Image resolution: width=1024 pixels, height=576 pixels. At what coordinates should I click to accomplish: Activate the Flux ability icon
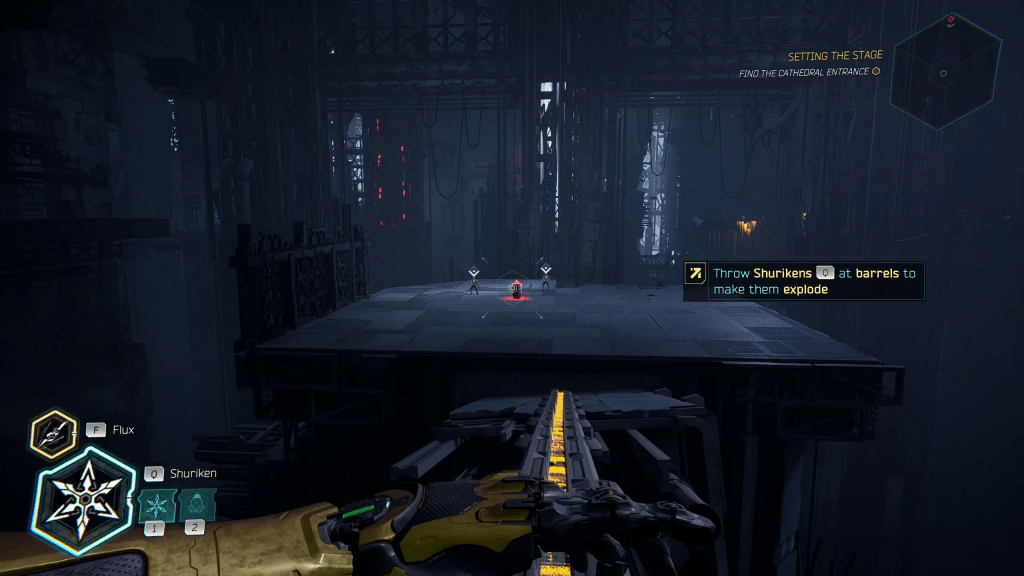click(52, 432)
